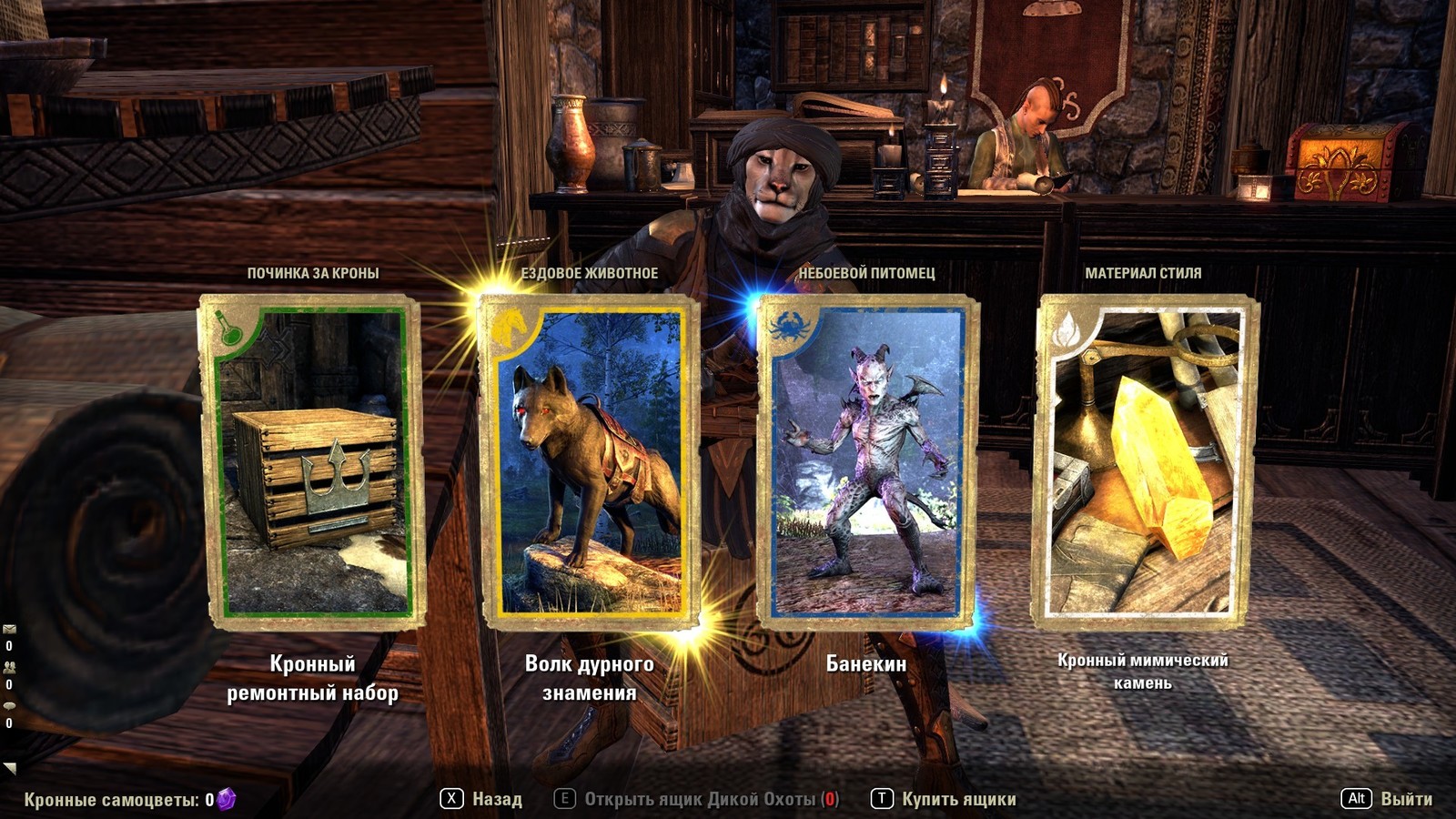Open the group members icon
The height and width of the screenshot is (819, 1456).
tap(9, 667)
